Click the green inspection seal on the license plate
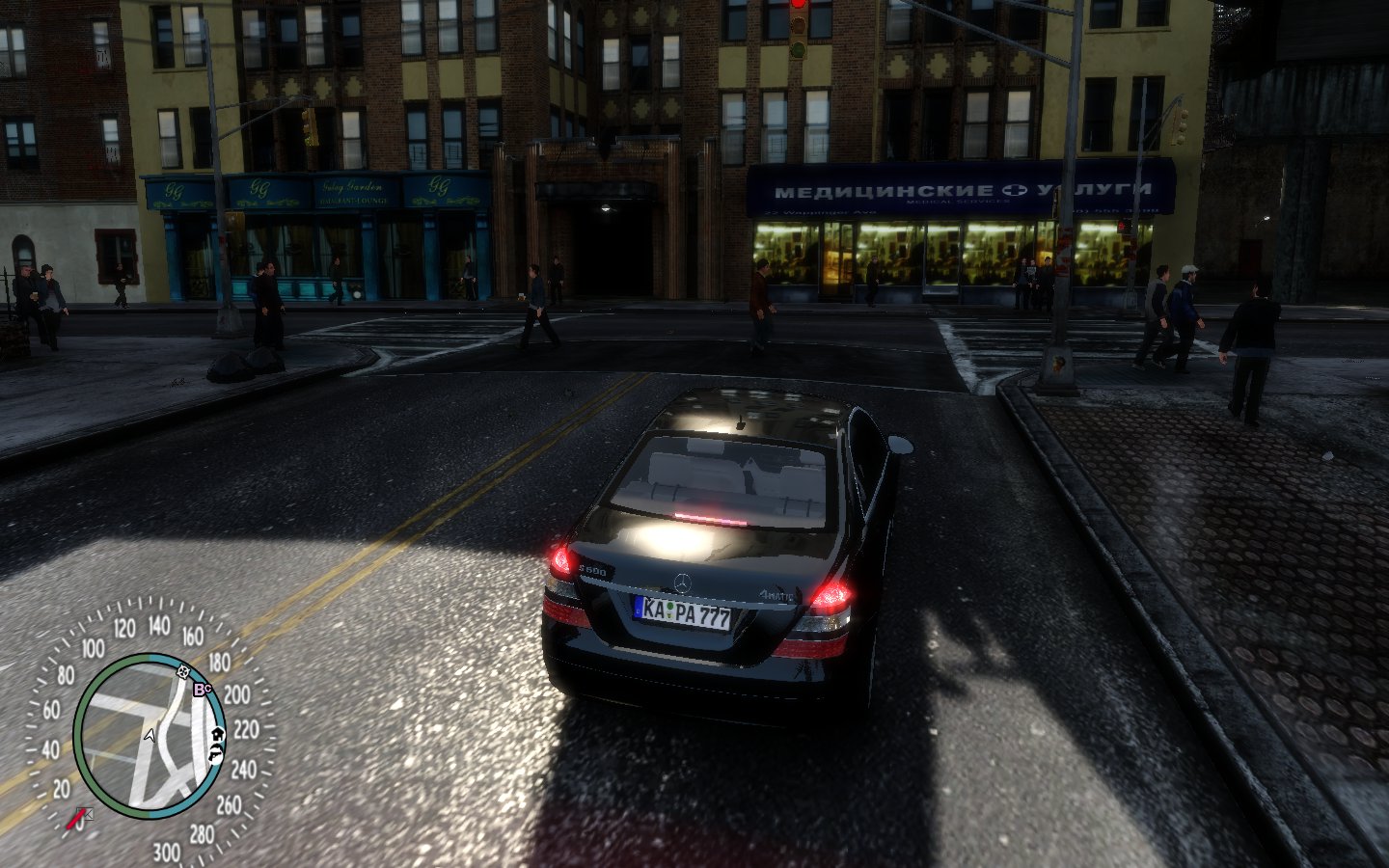Viewport: 1389px width, 868px height. click(x=668, y=609)
